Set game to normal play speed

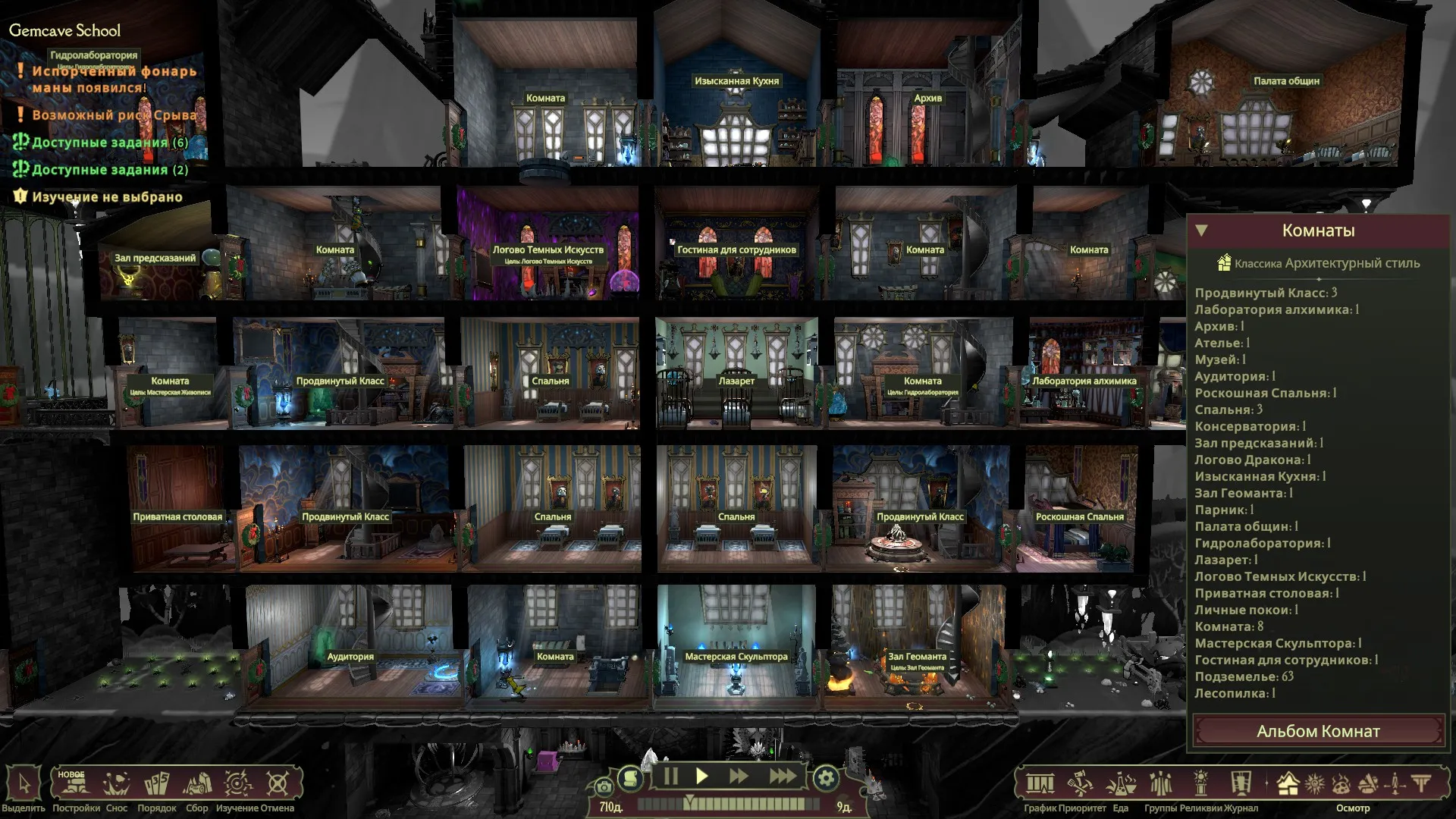click(702, 777)
